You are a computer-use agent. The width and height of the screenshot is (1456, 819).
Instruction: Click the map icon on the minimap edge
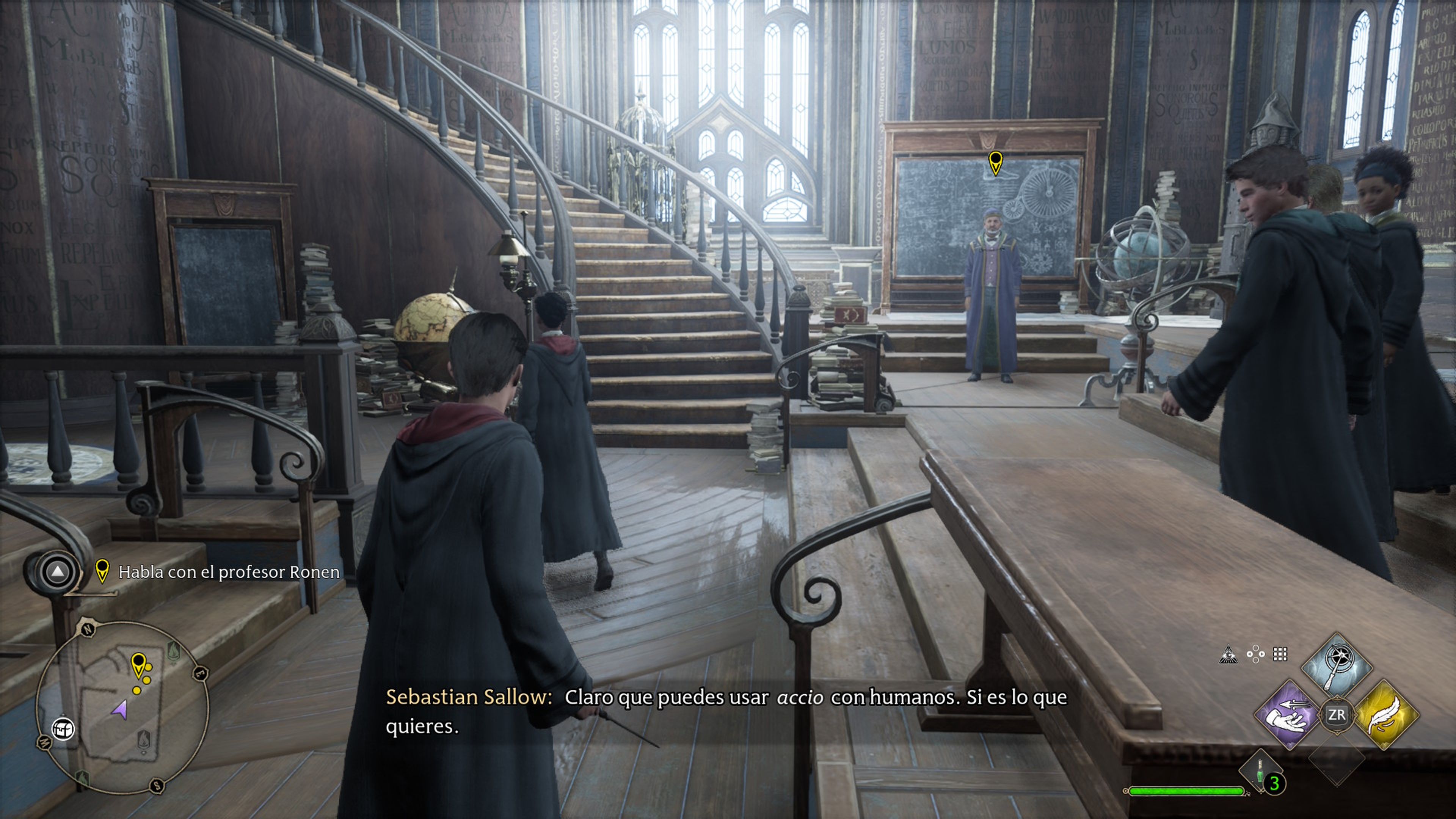[x=64, y=728]
